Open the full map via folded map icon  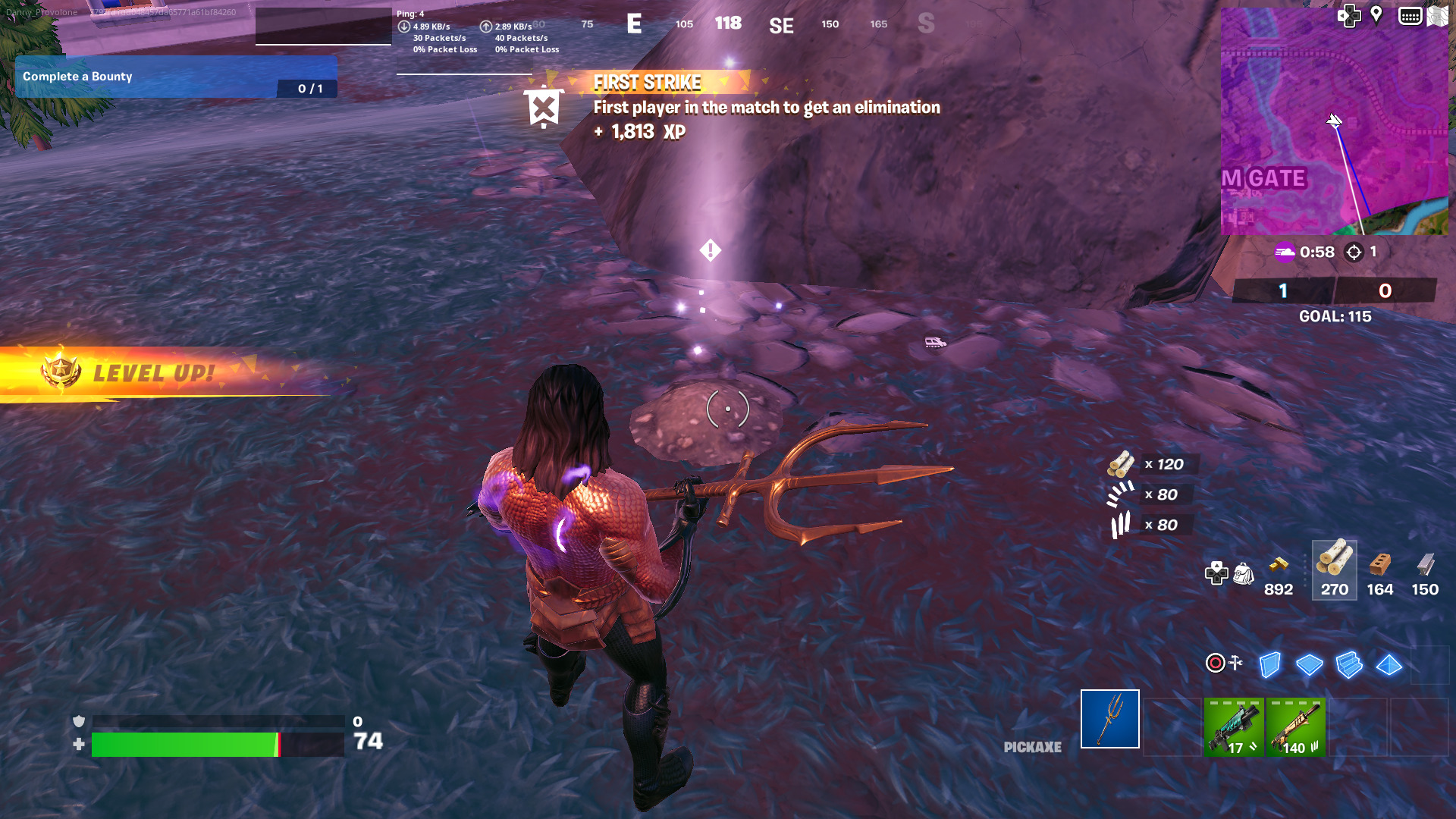pos(1437,16)
